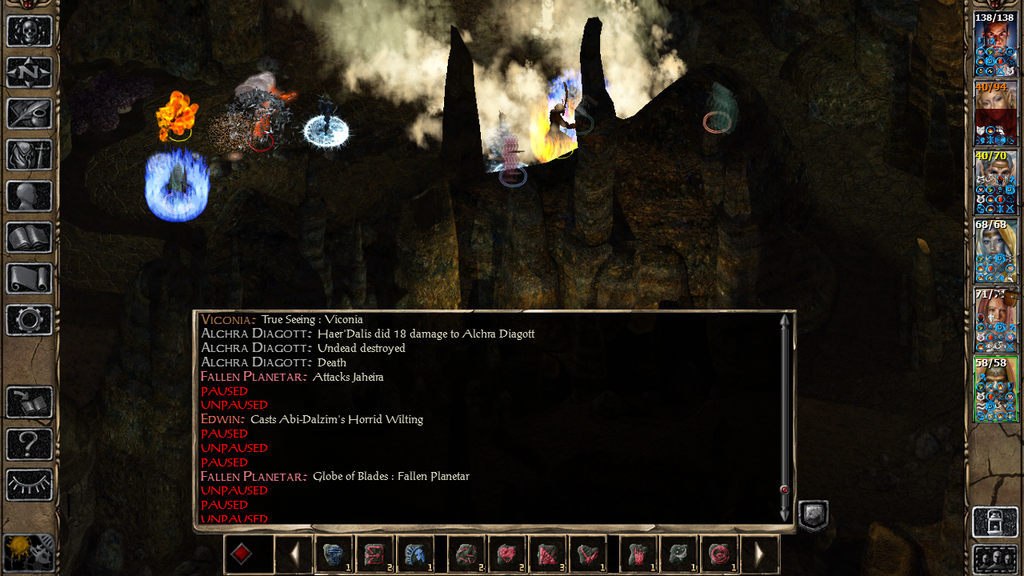Image resolution: width=1024 pixels, height=576 pixels.
Task: Click the rest clock in the sidebar corner
Action: (x=28, y=551)
